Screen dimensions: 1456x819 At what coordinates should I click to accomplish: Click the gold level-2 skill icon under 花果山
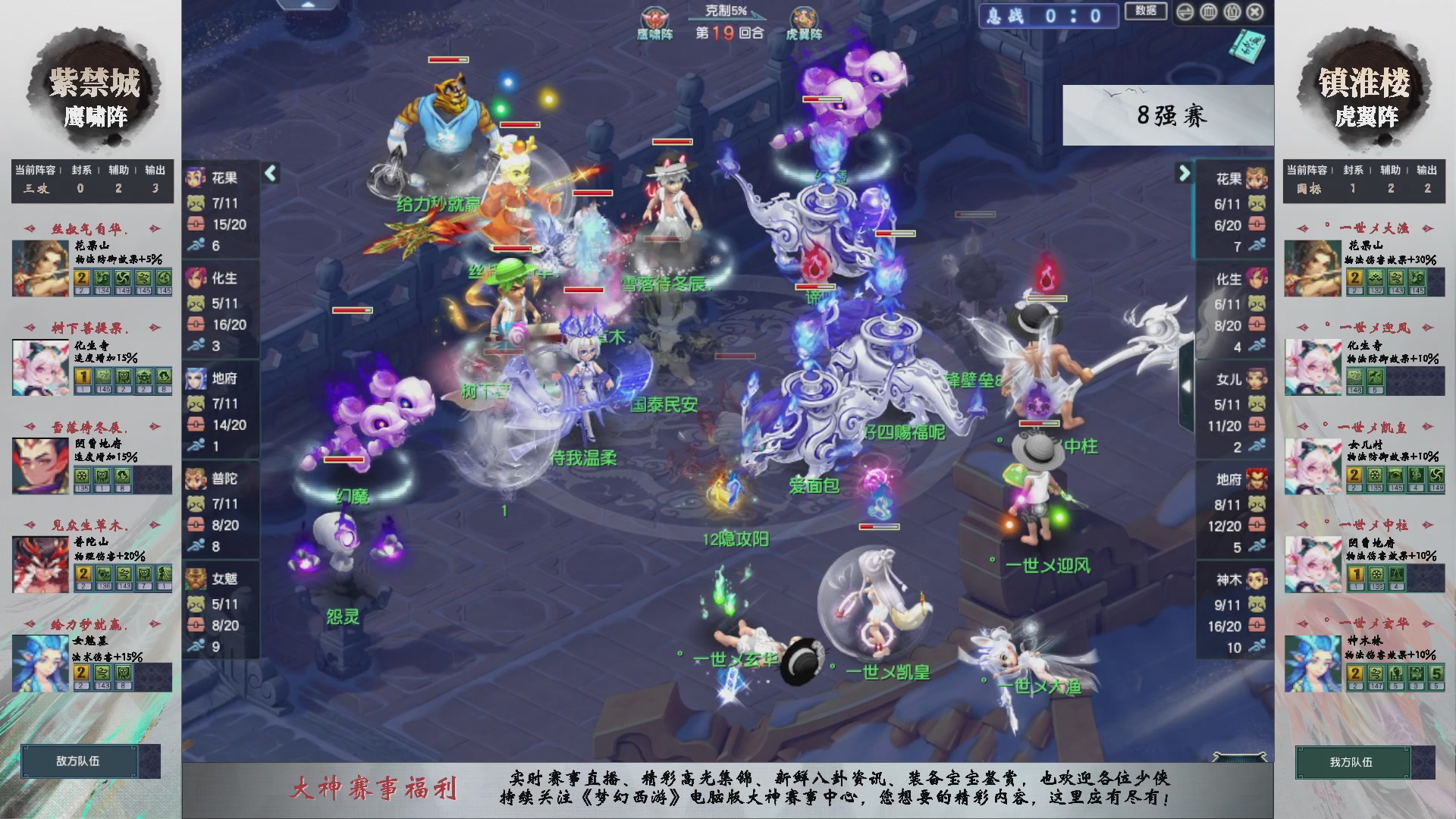click(x=81, y=277)
